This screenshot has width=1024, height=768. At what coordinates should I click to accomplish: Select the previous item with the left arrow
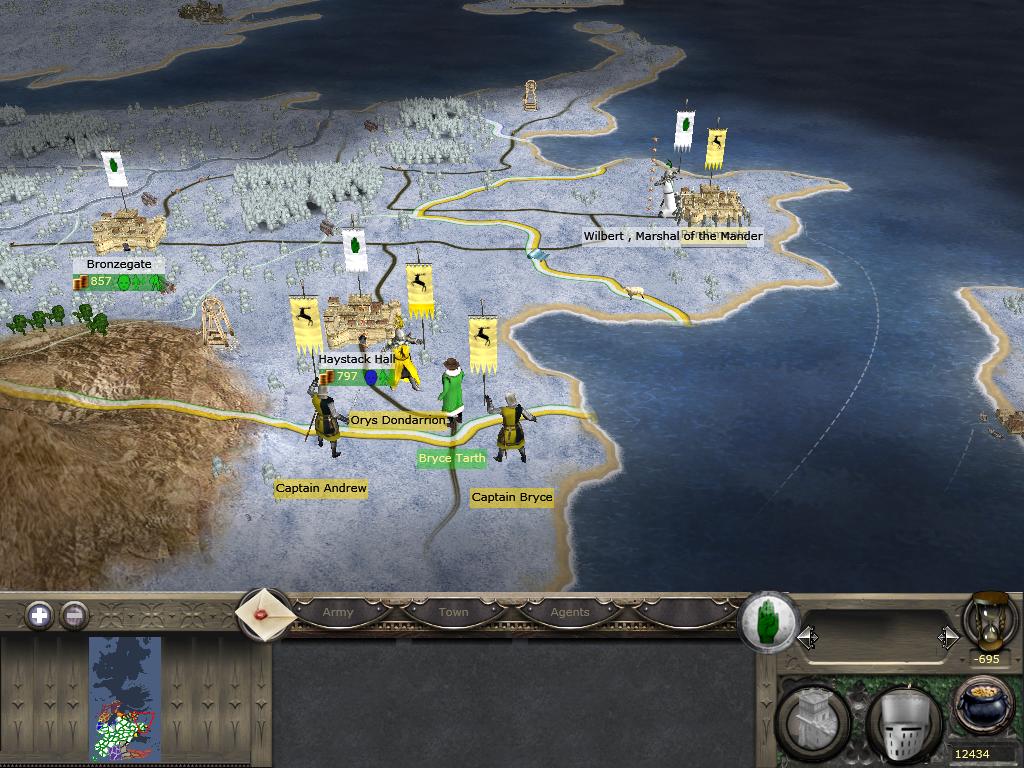point(807,637)
